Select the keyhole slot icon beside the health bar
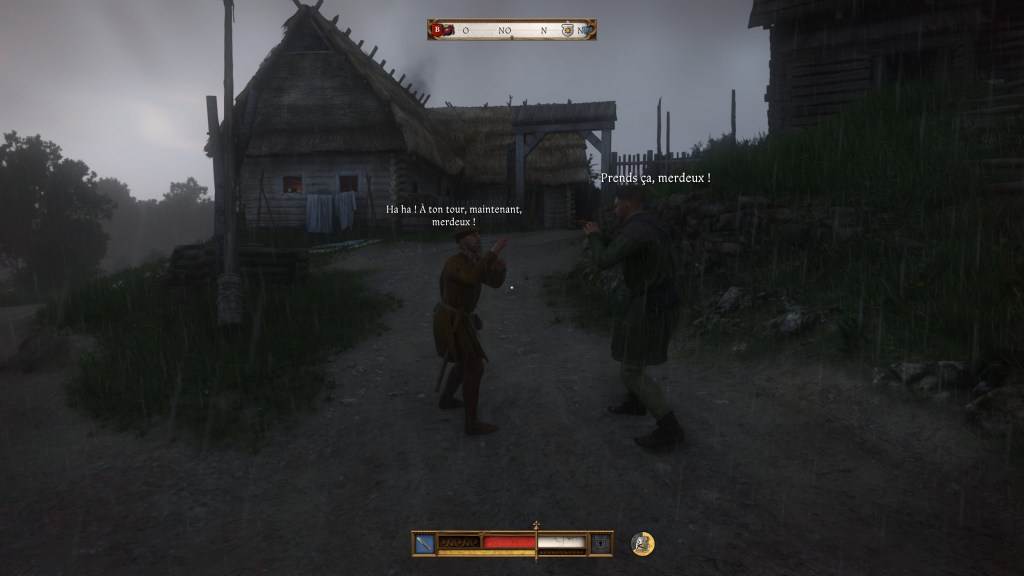This screenshot has width=1024, height=576. (600, 543)
